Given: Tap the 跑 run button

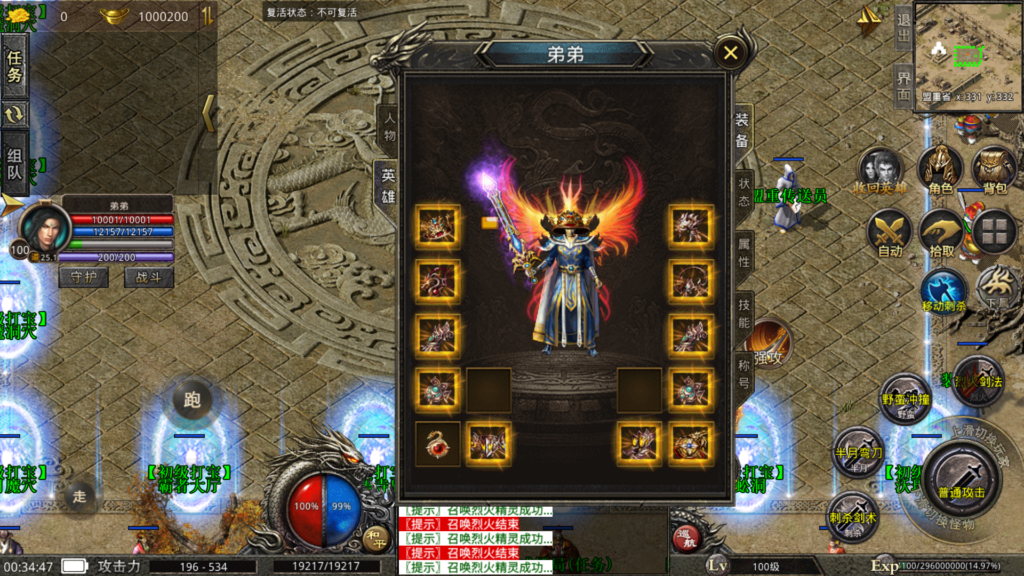Looking at the screenshot, I should 192,400.
